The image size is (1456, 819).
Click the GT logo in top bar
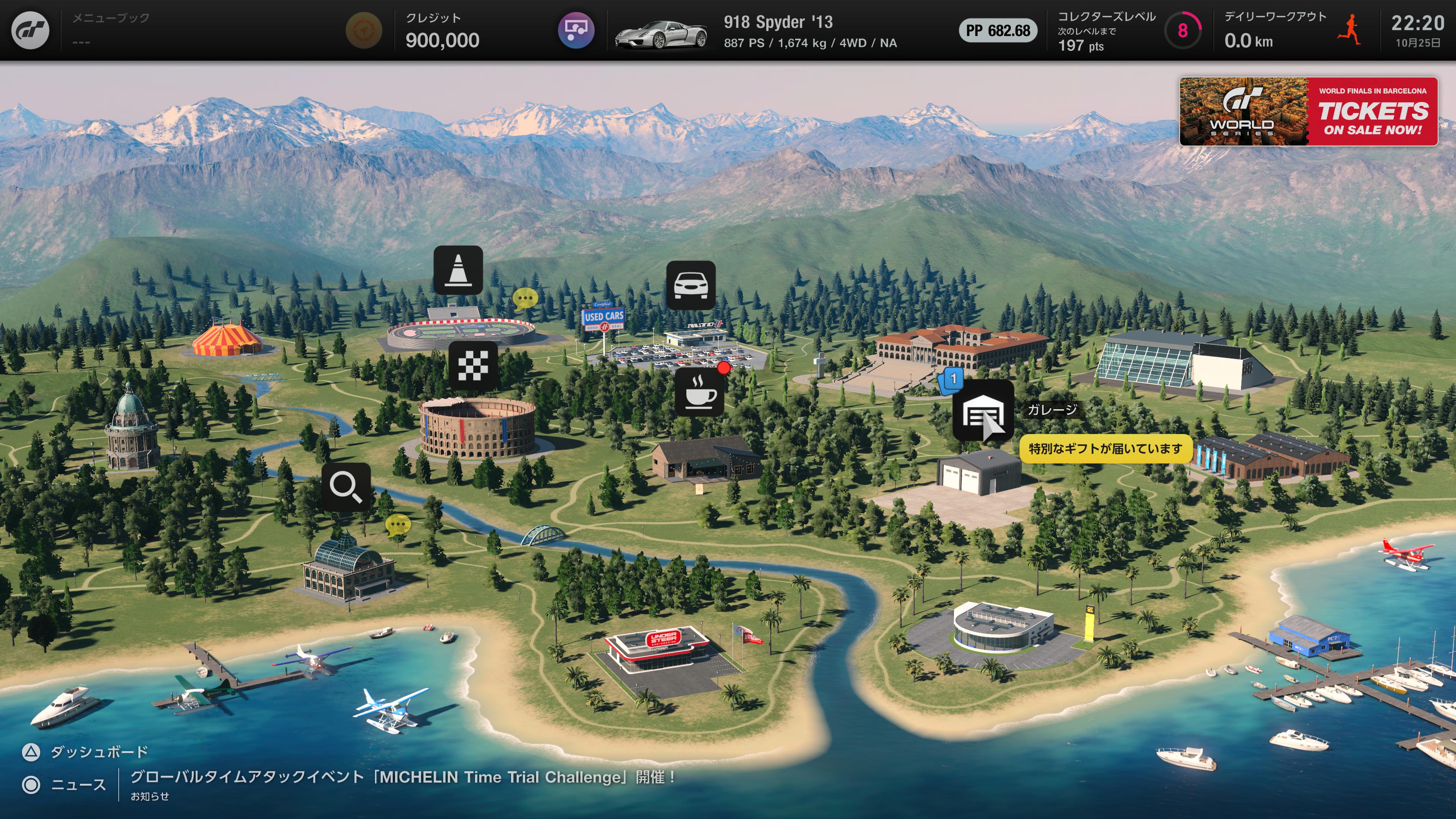click(30, 30)
